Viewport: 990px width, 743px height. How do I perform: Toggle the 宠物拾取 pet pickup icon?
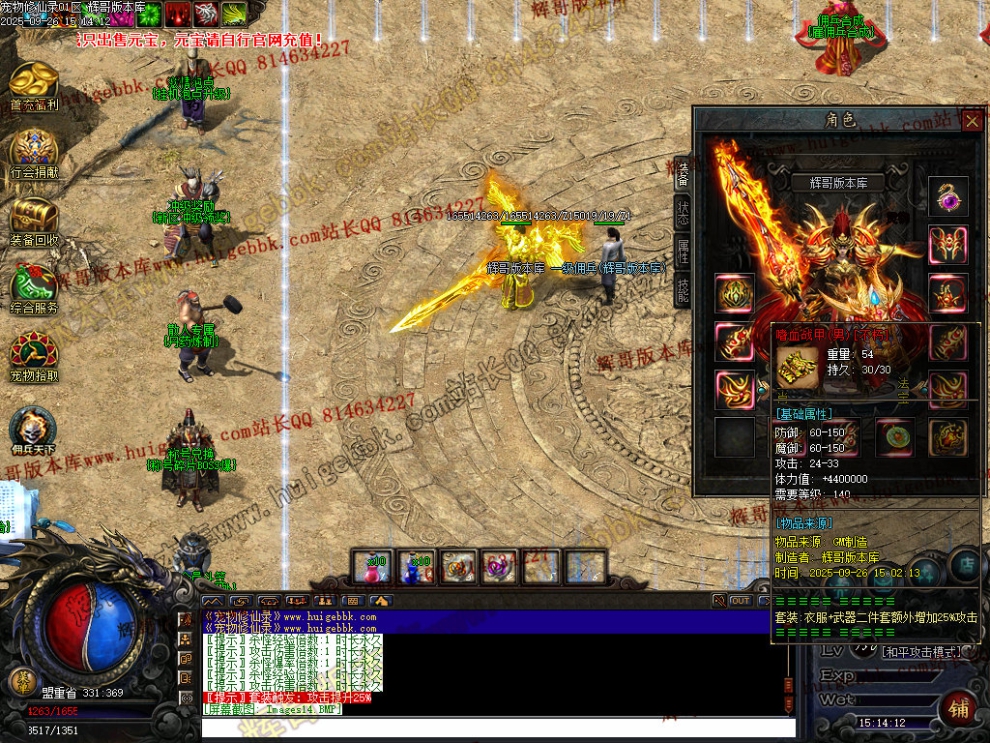click(34, 356)
